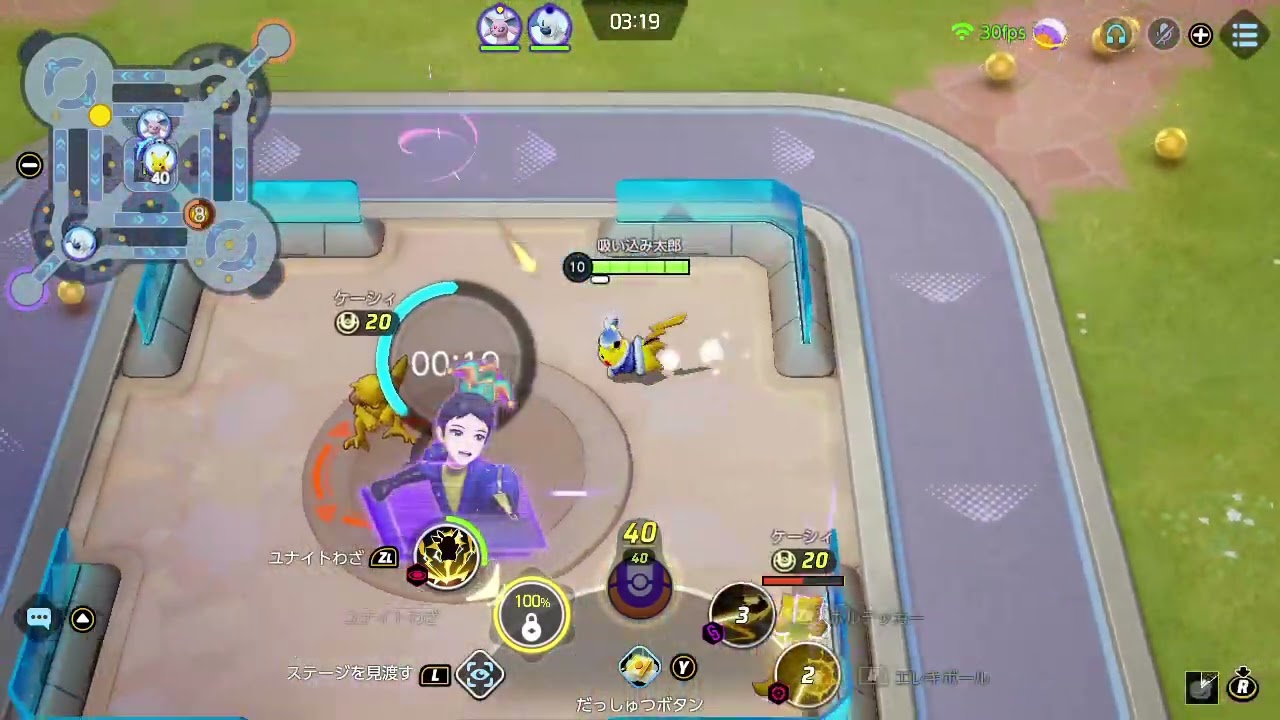Viewport: 1280px width, 720px height.
Task: Use the Electro Ball move icon showing 2
Action: (x=808, y=674)
